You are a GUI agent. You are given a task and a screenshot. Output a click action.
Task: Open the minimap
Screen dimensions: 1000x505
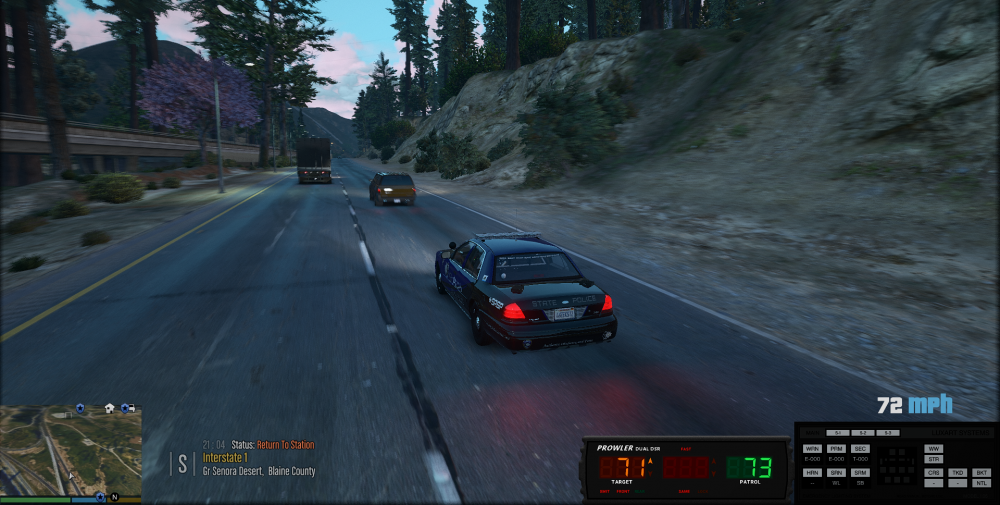point(70,448)
